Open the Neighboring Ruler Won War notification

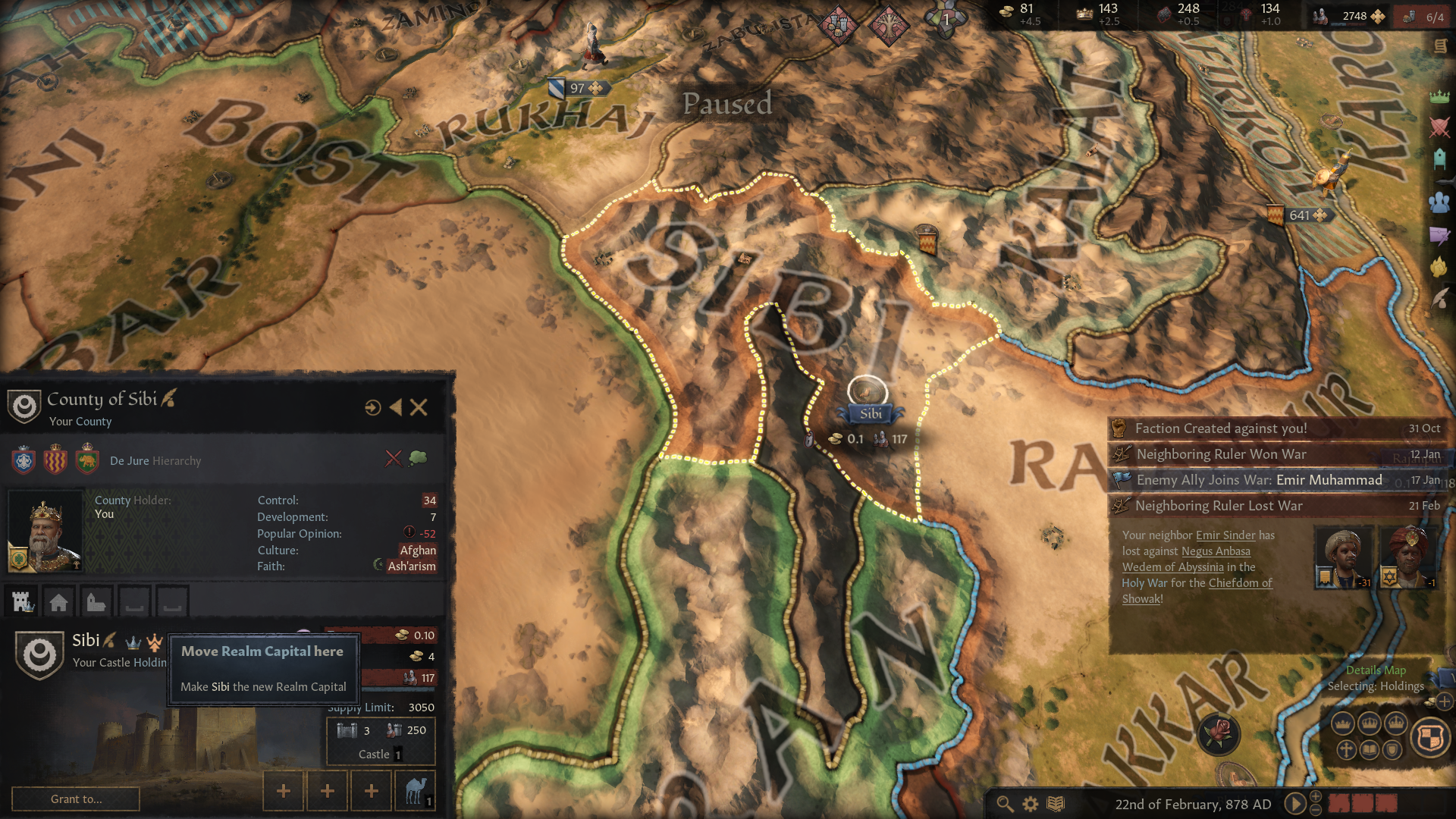coord(1221,454)
